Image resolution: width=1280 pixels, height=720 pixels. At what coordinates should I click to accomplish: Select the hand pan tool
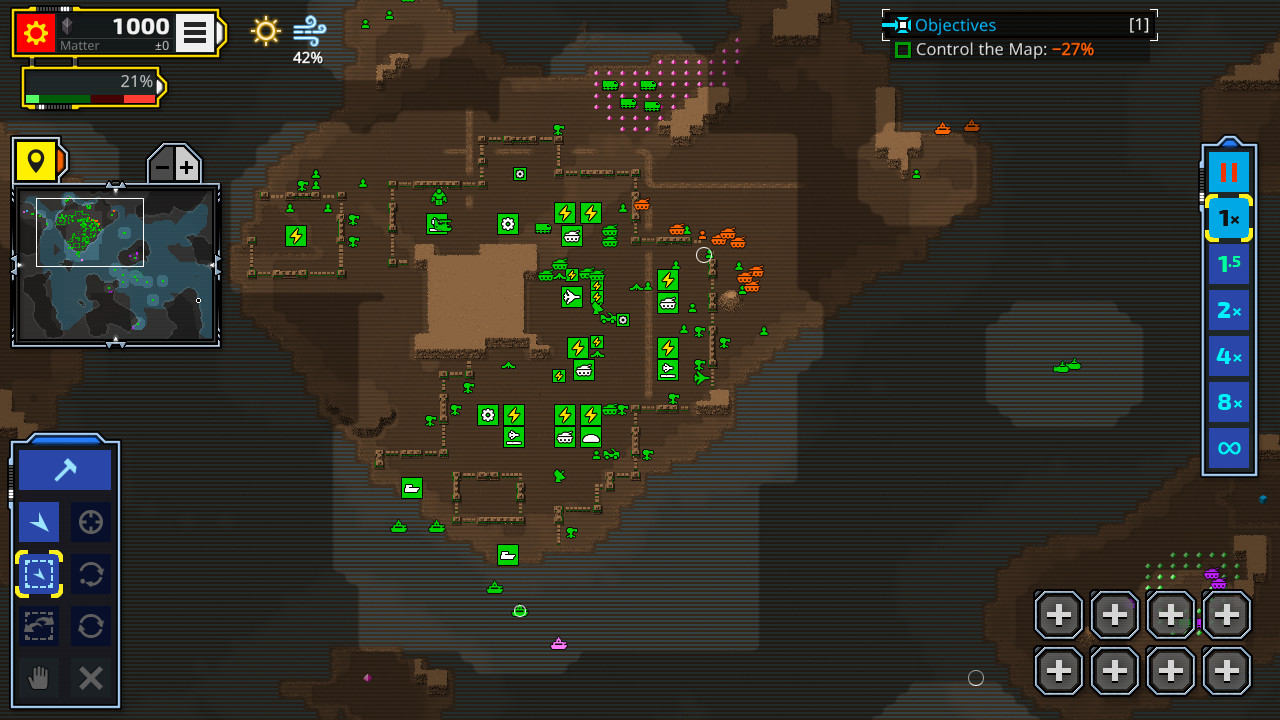[38, 678]
